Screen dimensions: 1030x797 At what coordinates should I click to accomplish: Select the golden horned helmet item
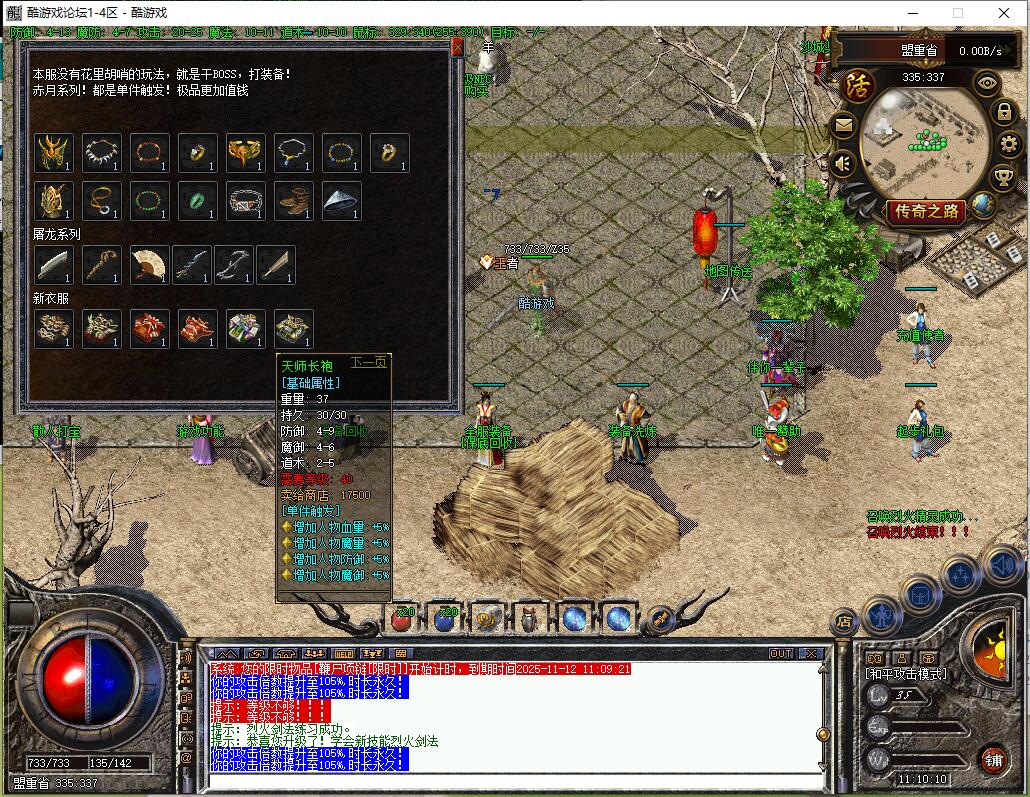53,153
